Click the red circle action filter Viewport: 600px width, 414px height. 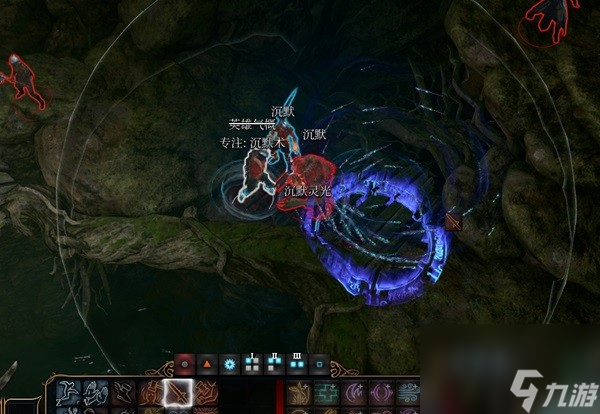(184, 363)
